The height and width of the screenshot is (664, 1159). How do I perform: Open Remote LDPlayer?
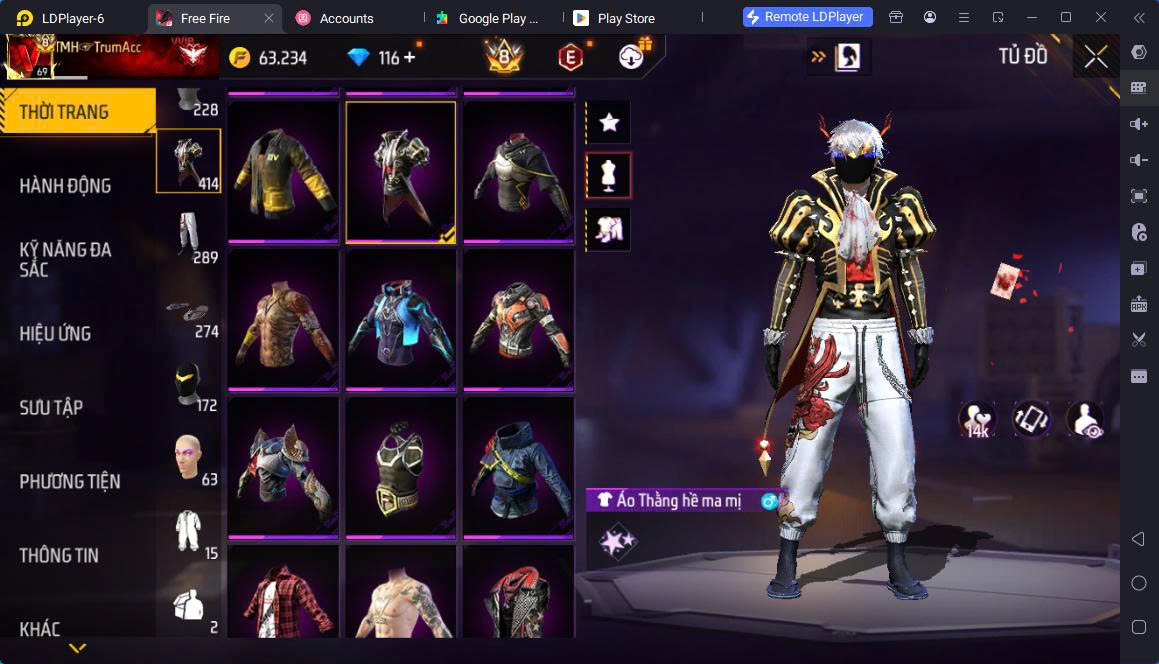(x=808, y=17)
